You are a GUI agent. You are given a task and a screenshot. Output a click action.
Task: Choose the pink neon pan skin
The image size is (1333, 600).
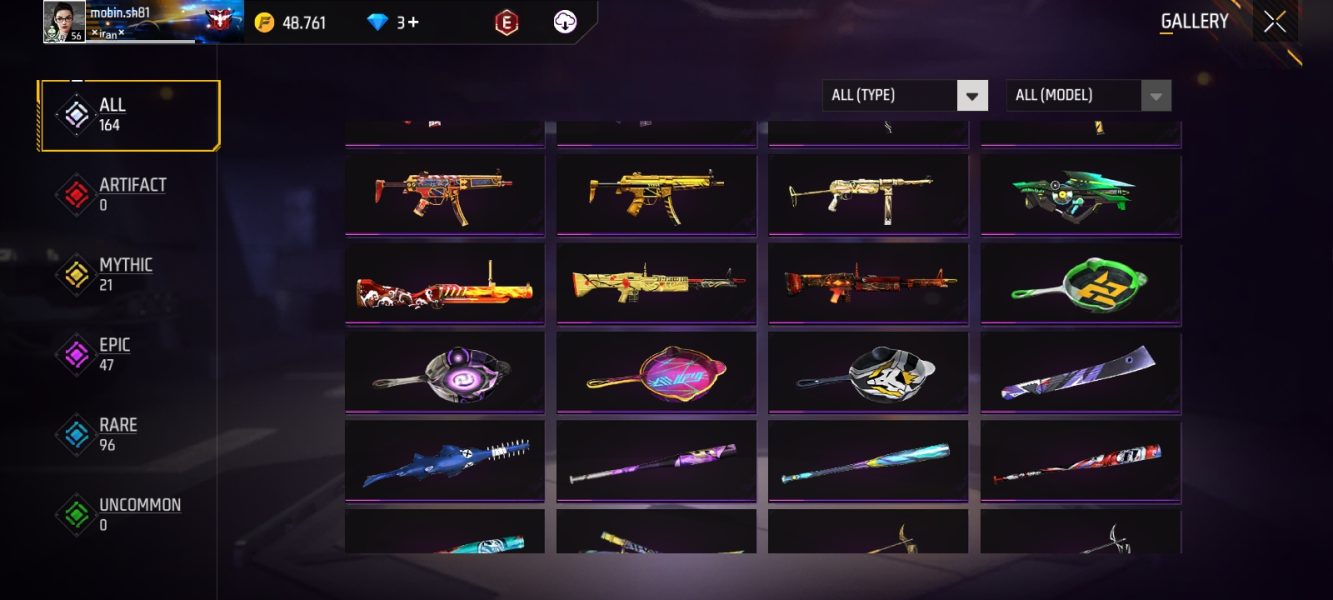pyautogui.click(x=656, y=372)
